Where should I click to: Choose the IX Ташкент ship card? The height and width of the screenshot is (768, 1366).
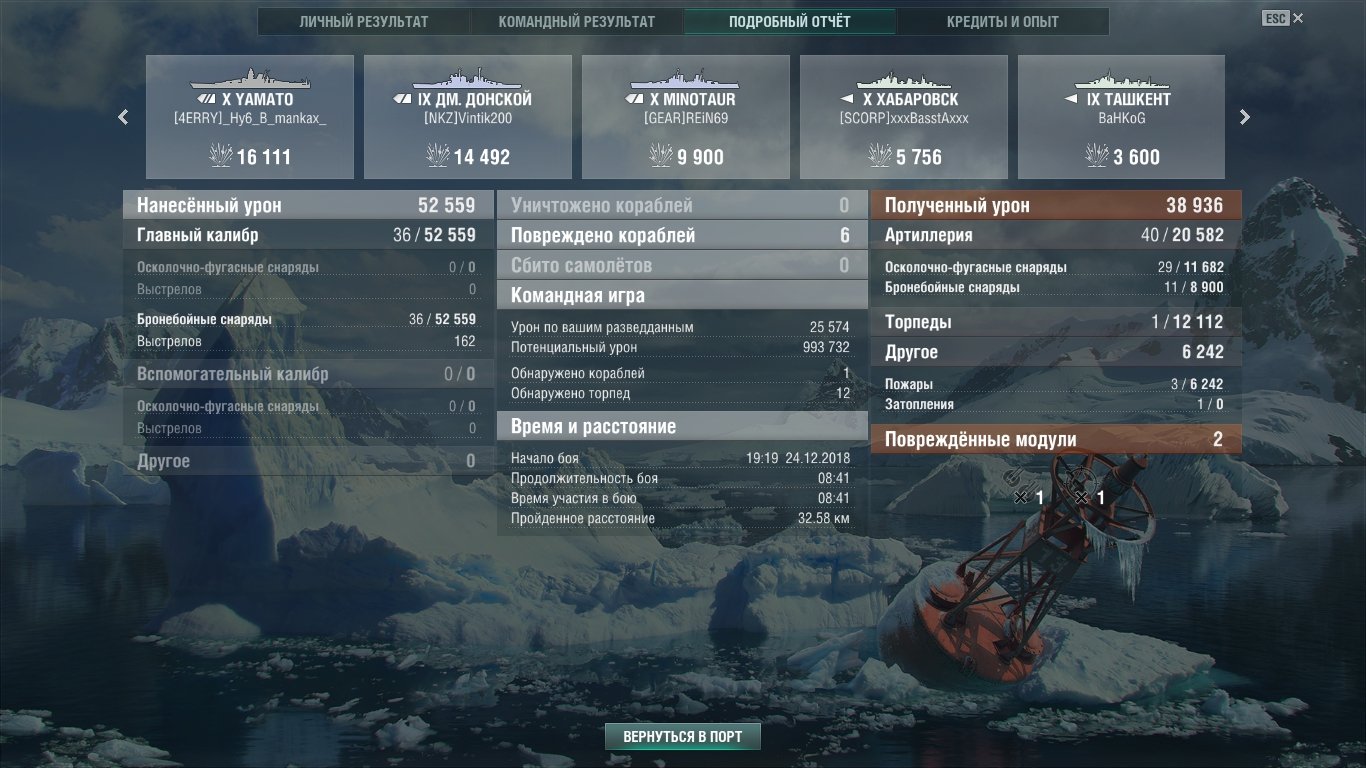1121,117
